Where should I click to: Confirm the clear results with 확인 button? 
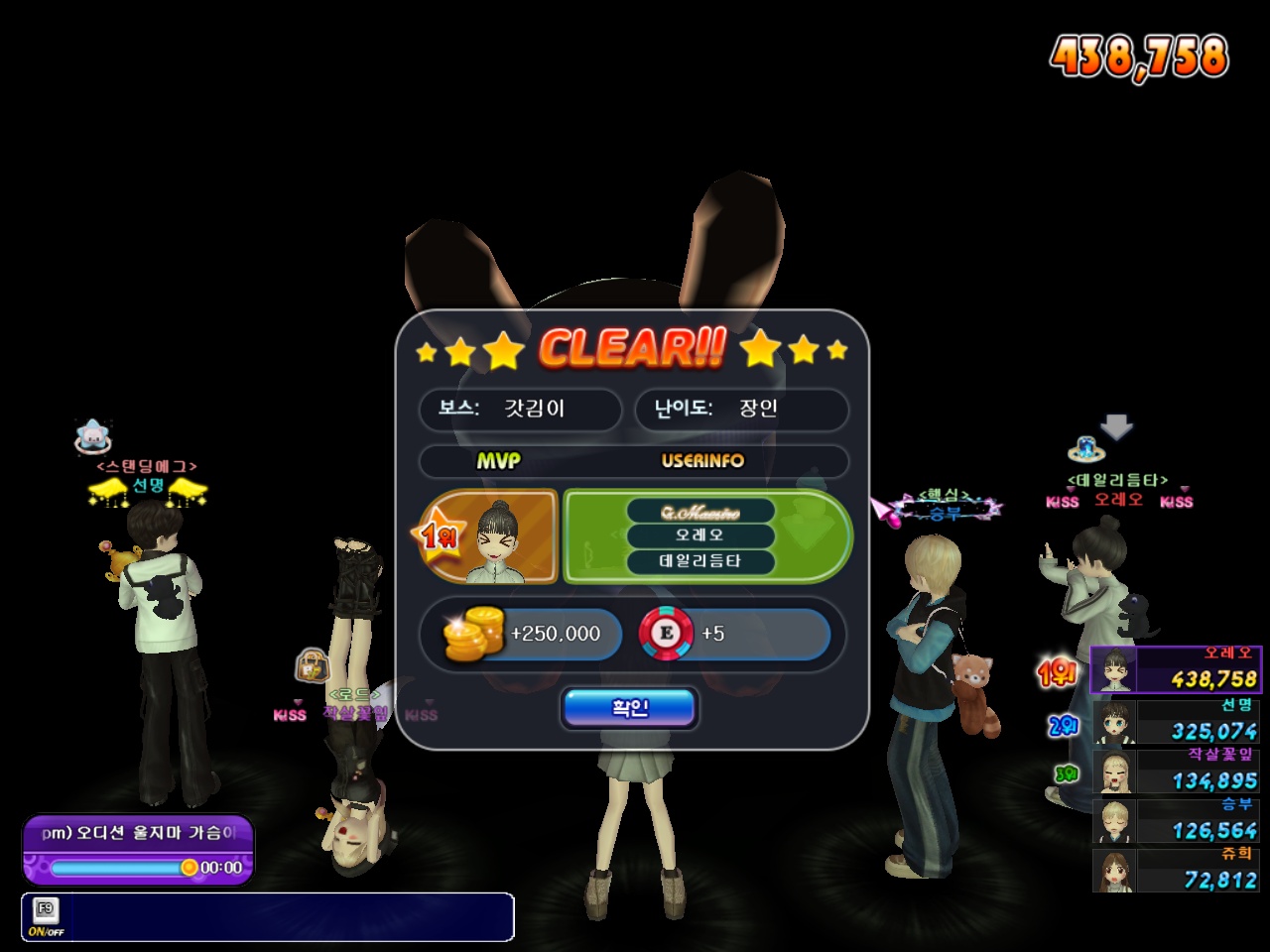pyautogui.click(x=629, y=708)
